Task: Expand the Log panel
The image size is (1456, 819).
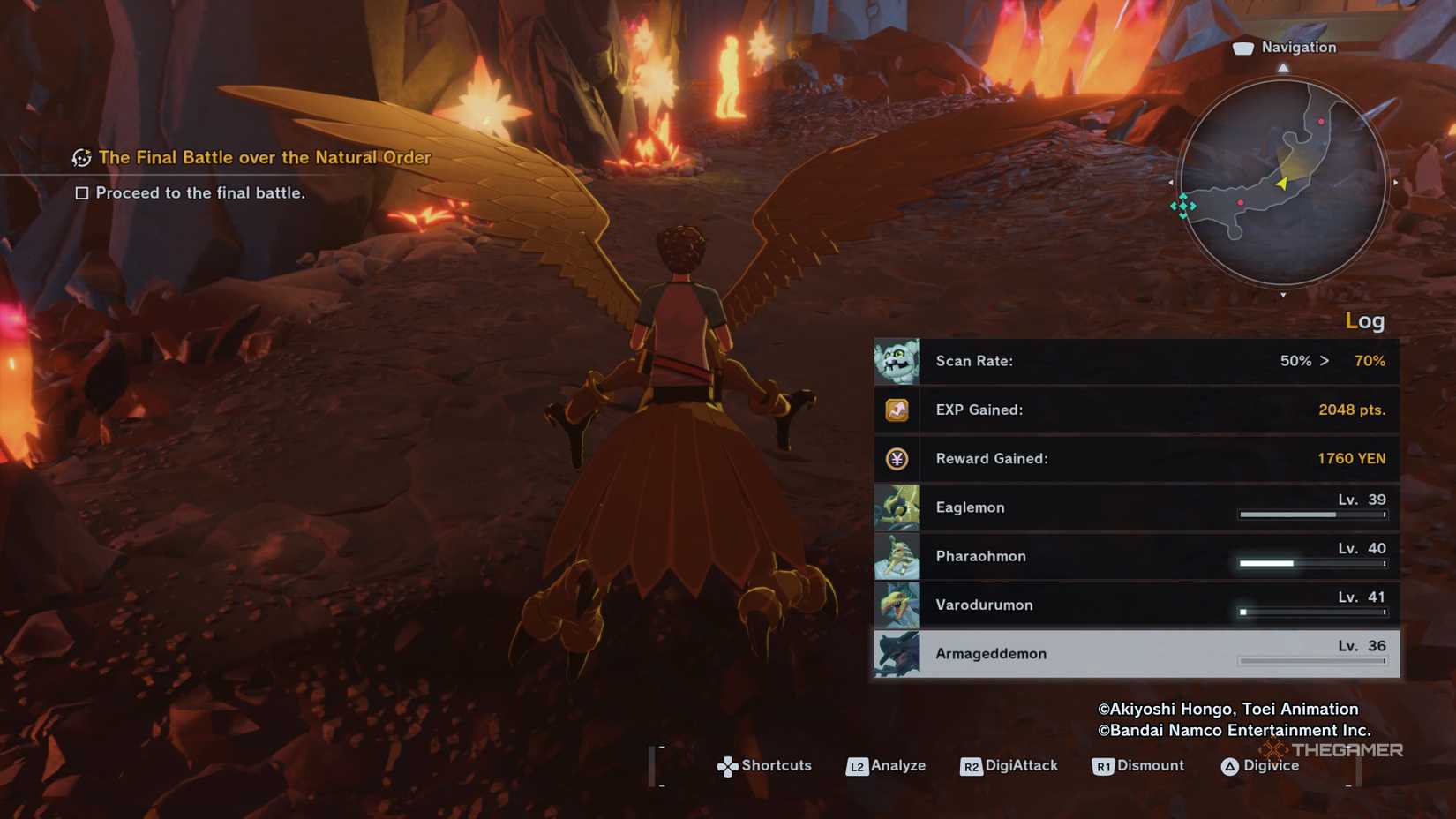Action: click(1366, 321)
